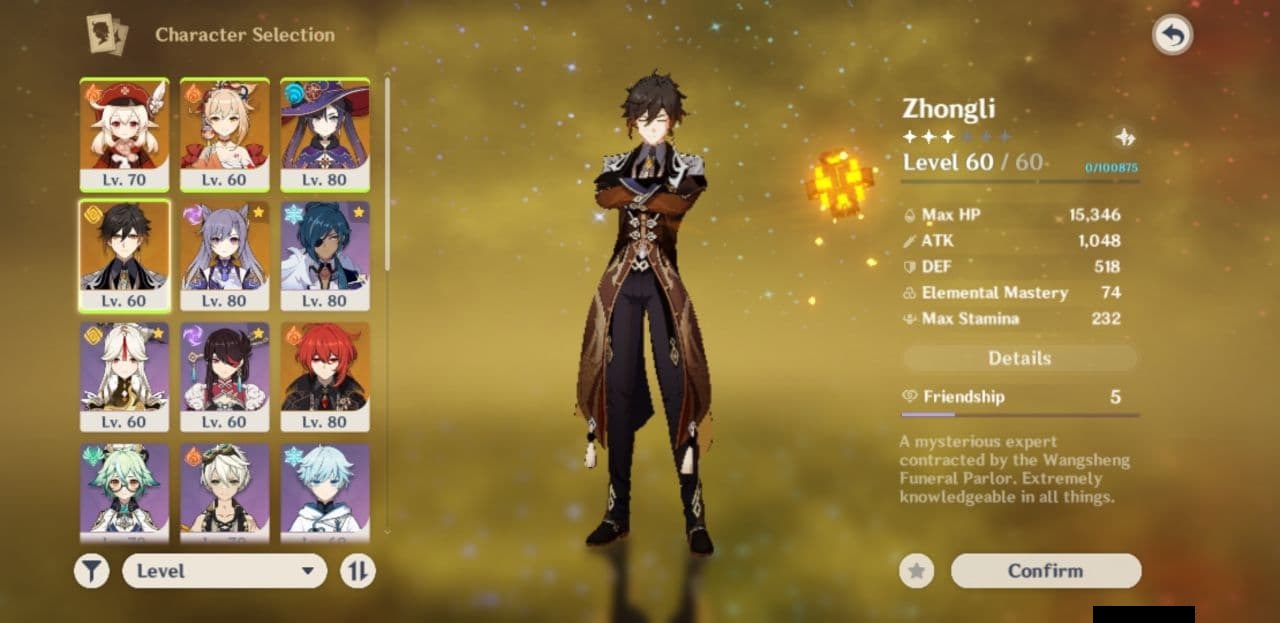1280x623 pixels.
Task: Choose Yoimiya's character card
Action: 225,134
